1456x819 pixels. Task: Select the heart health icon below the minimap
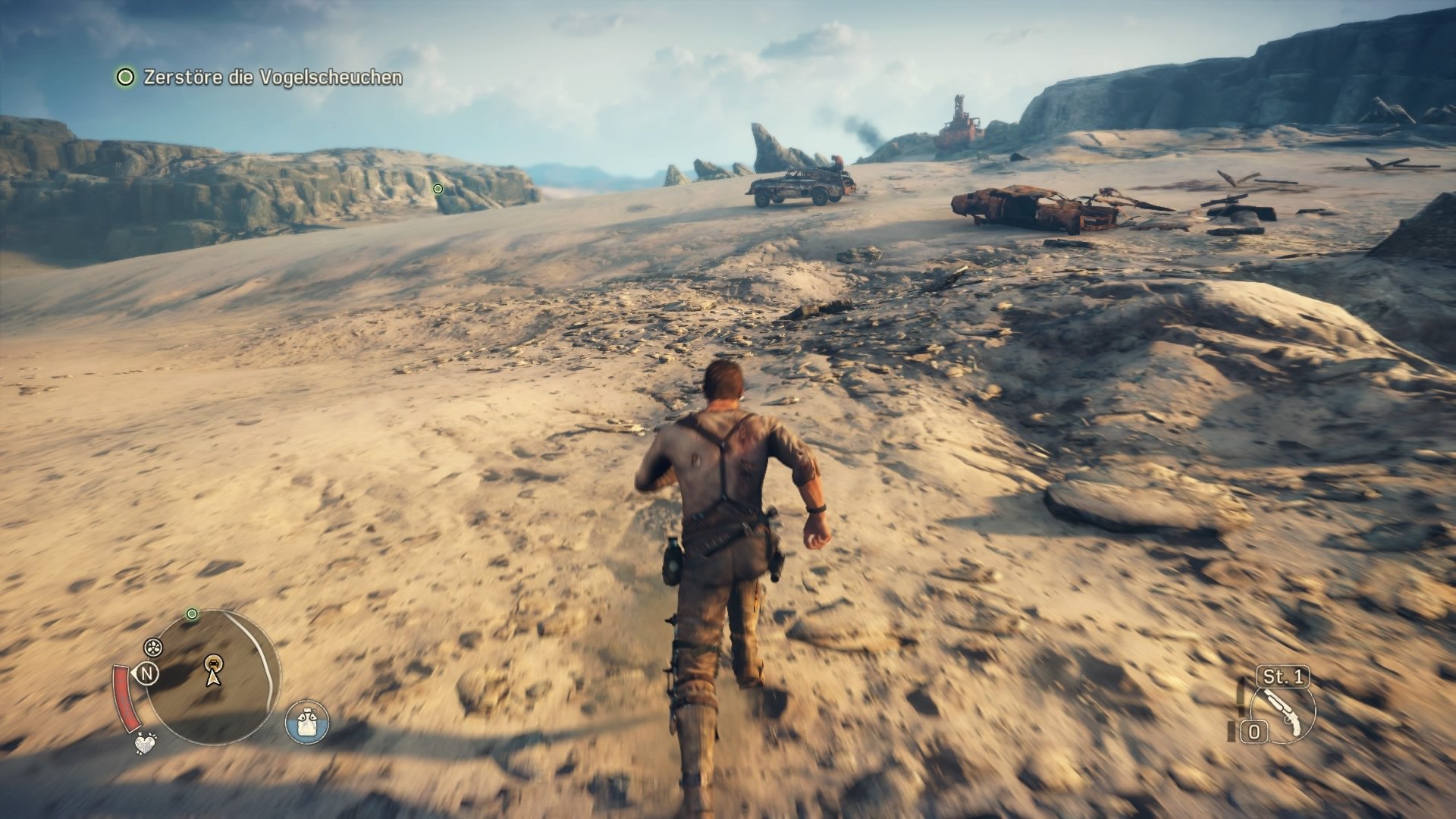tap(145, 743)
